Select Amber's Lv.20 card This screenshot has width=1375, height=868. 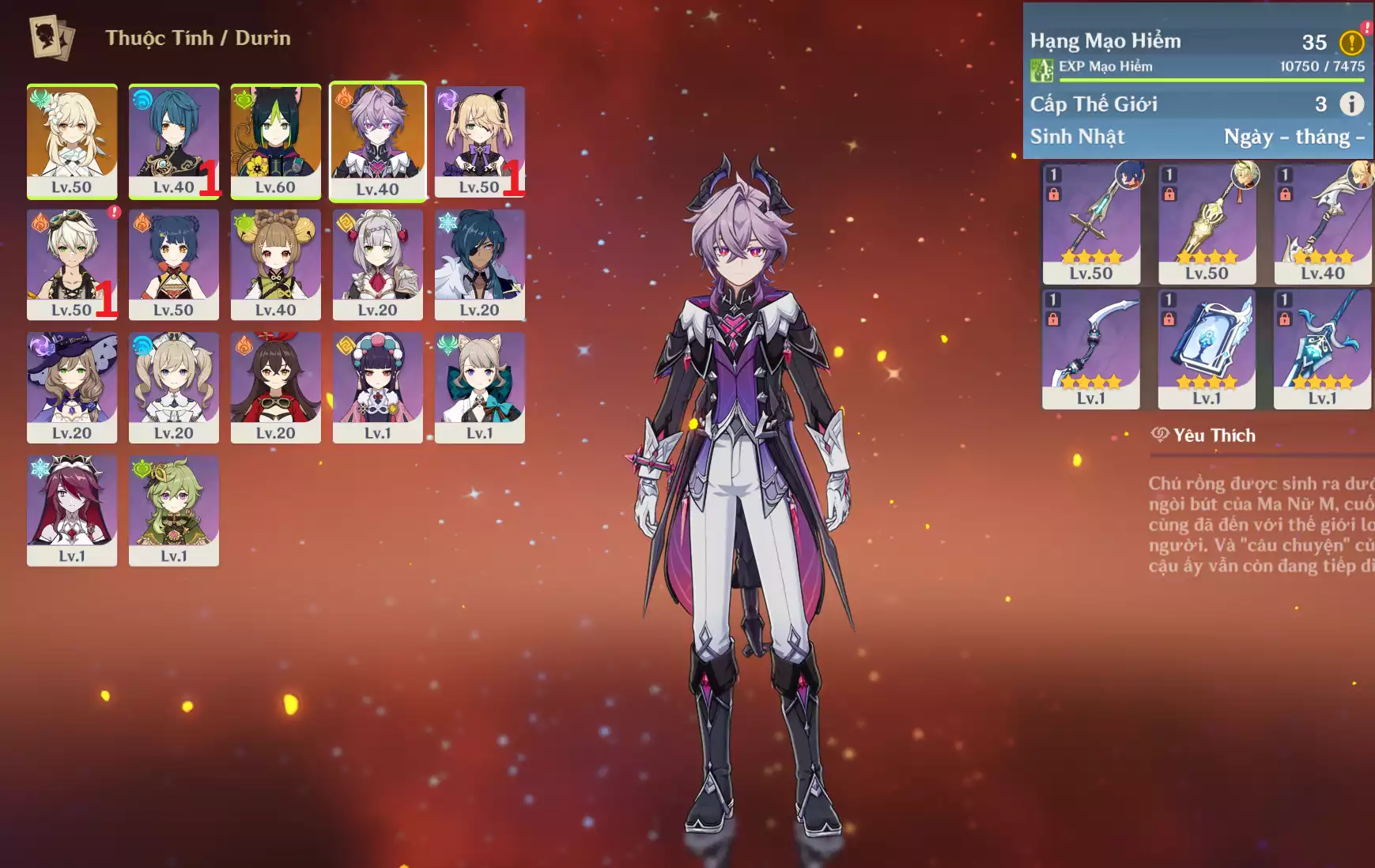pyautogui.click(x=276, y=387)
